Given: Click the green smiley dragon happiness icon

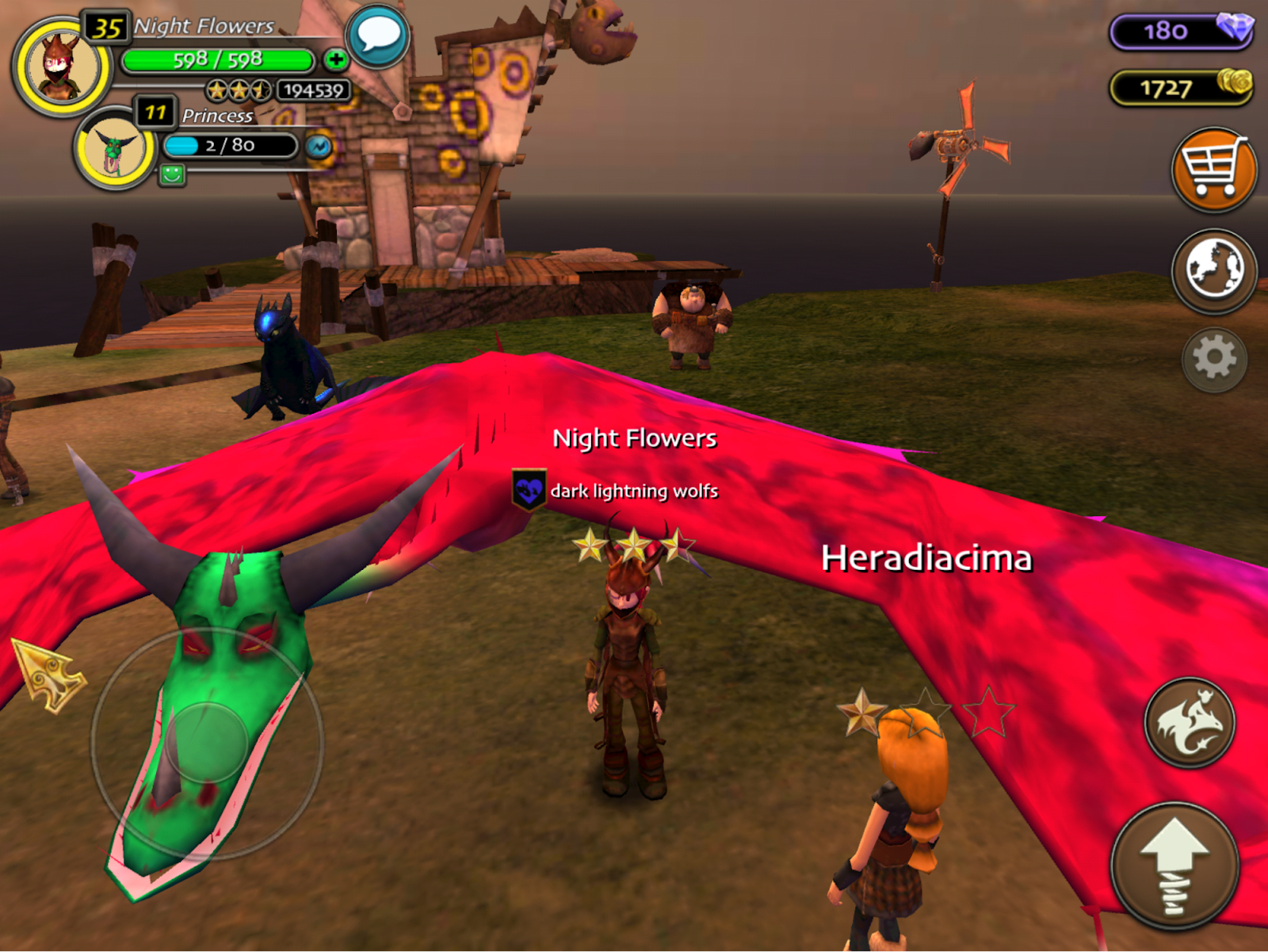Looking at the screenshot, I should point(172,174).
